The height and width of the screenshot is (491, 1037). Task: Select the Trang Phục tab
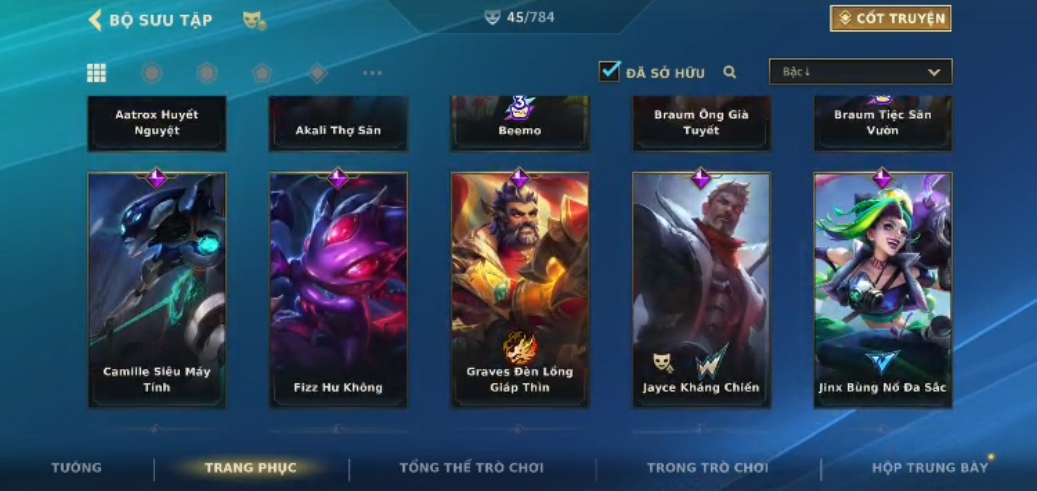pyautogui.click(x=250, y=468)
